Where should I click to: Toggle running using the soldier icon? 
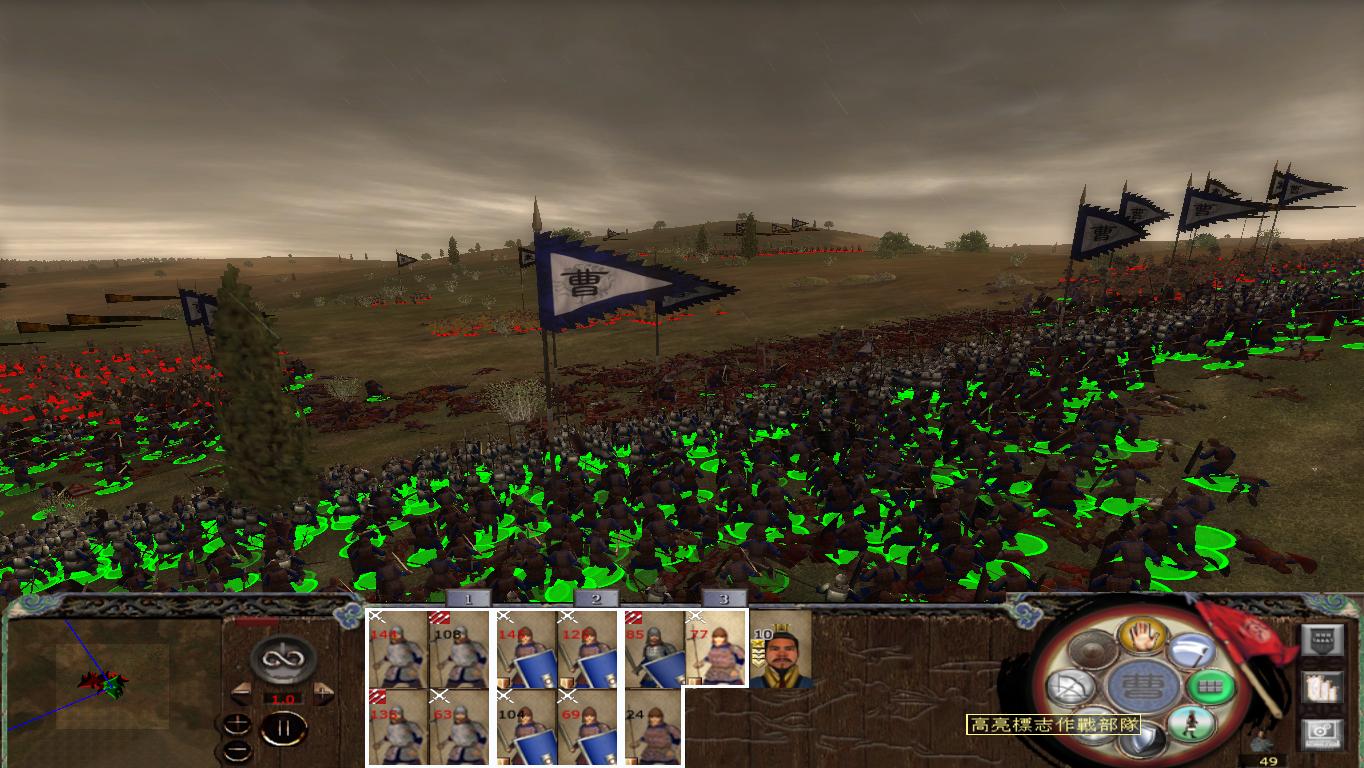1192,723
